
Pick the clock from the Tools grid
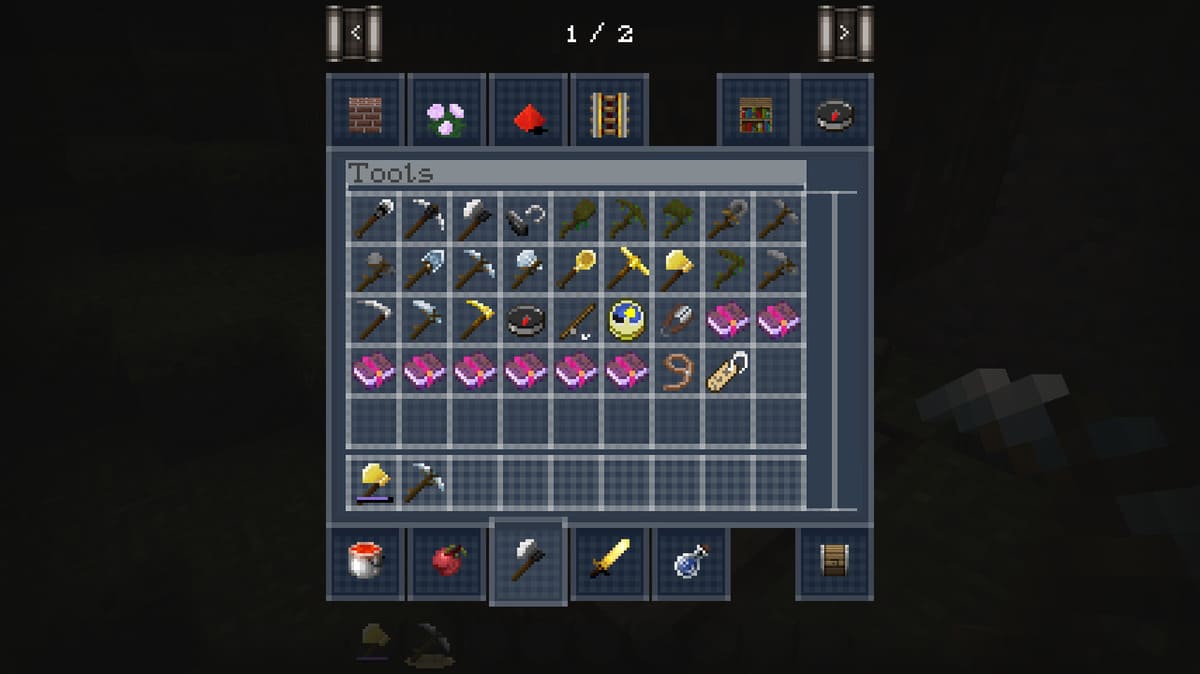point(627,320)
